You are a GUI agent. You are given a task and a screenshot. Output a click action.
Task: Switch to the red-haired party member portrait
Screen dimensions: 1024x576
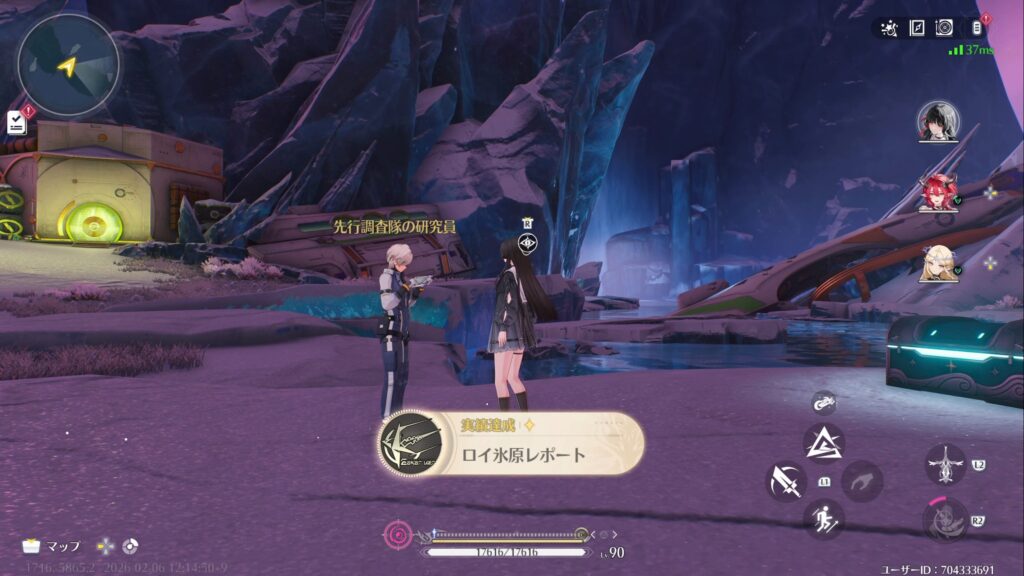[938, 193]
